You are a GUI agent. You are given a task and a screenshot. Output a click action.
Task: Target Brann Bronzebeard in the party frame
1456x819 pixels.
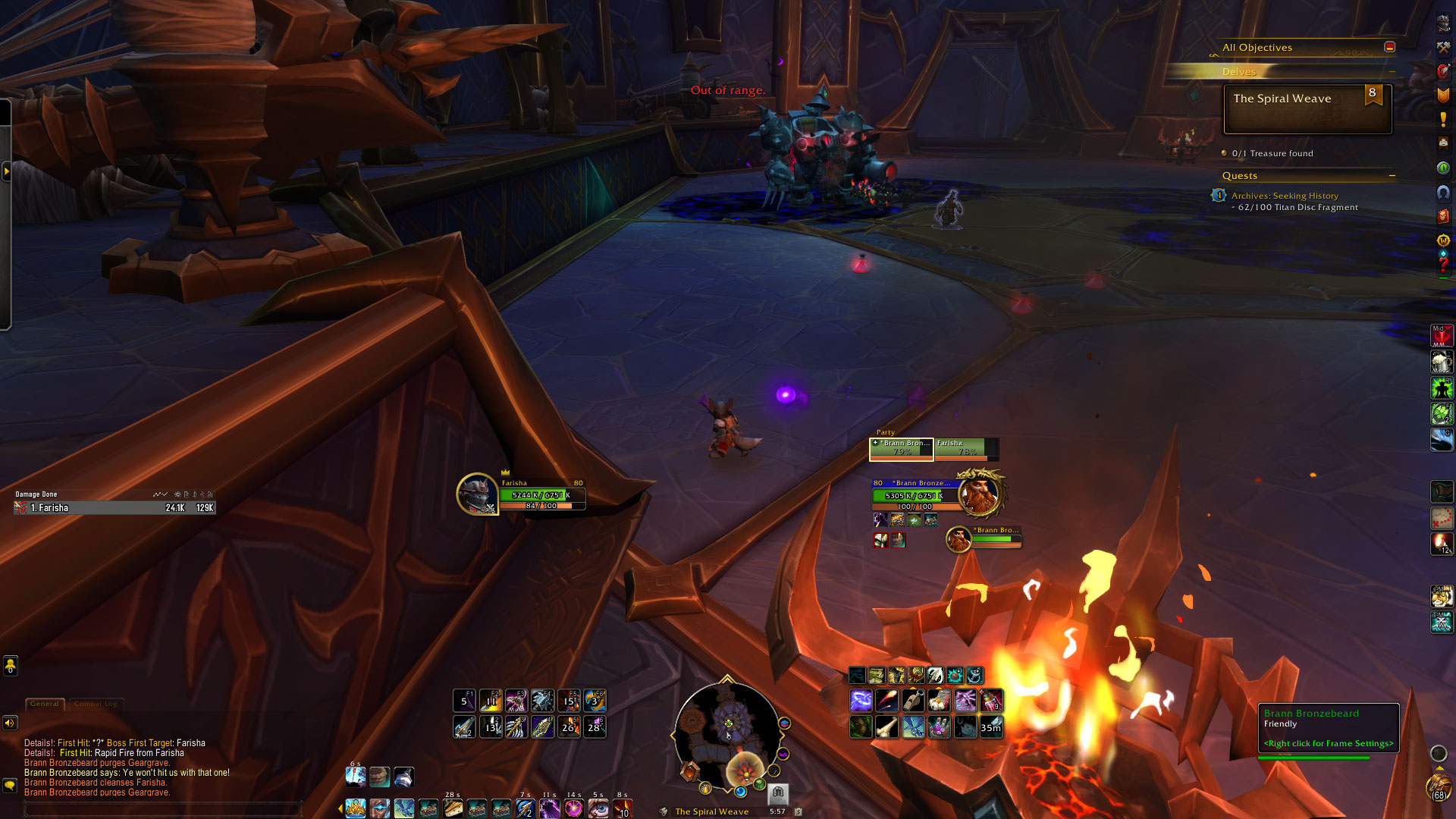point(902,449)
